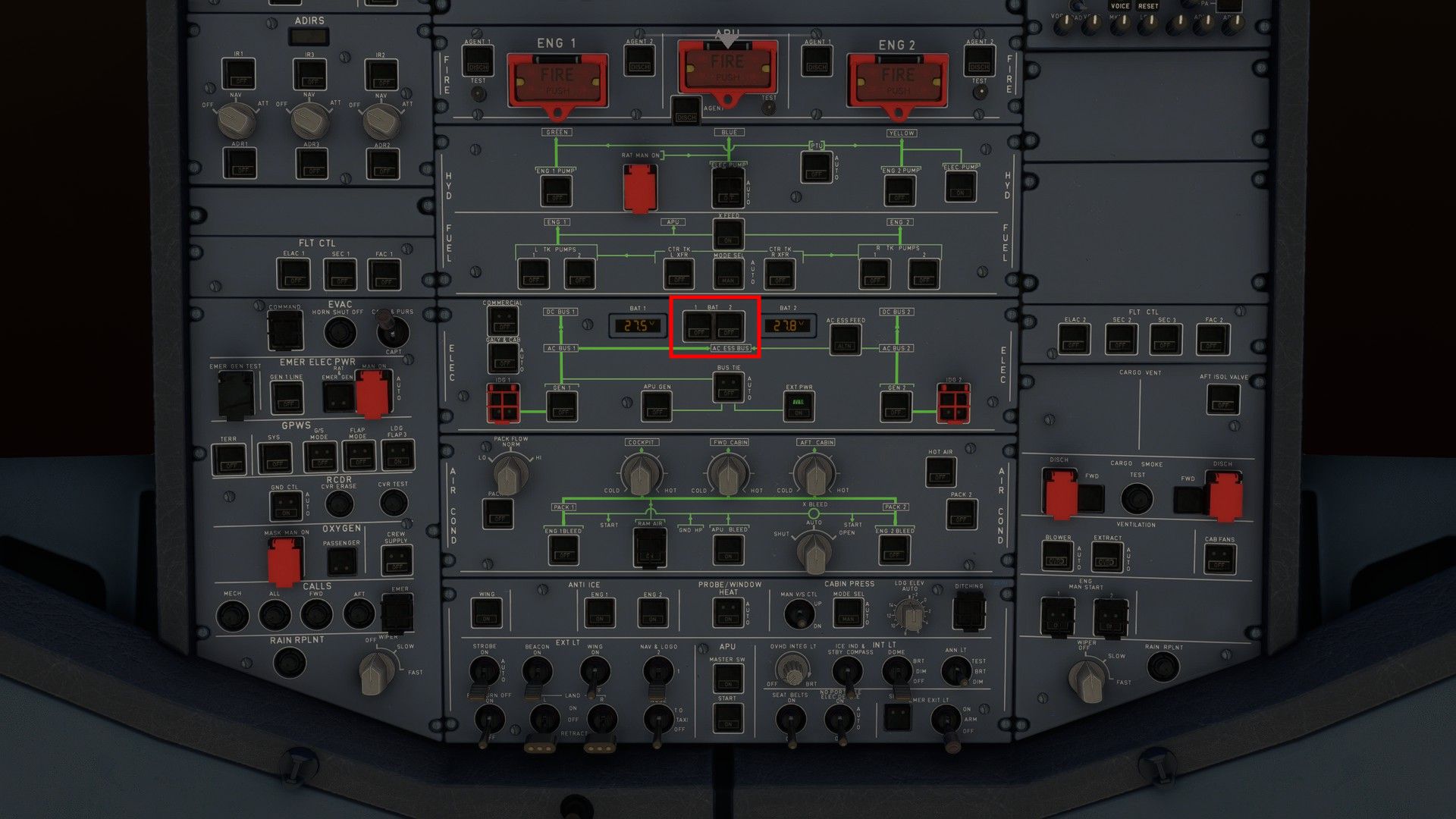The image size is (1456, 819).
Task: Toggle the BAT 2 pushbutton
Action: click(x=729, y=325)
